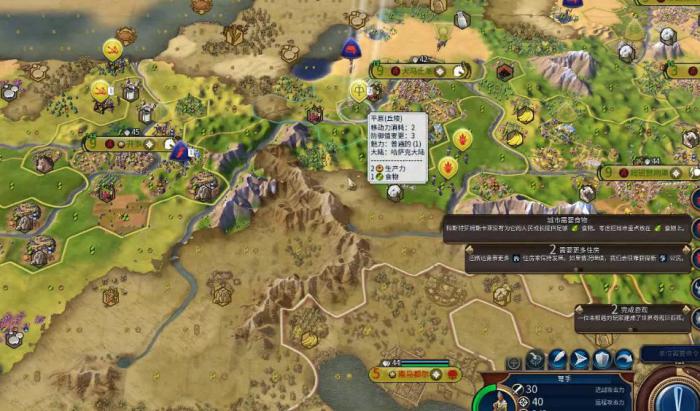This screenshot has height=411, width=700.
Task: Click the feather-icon unit action button
Action: (x=557, y=360)
